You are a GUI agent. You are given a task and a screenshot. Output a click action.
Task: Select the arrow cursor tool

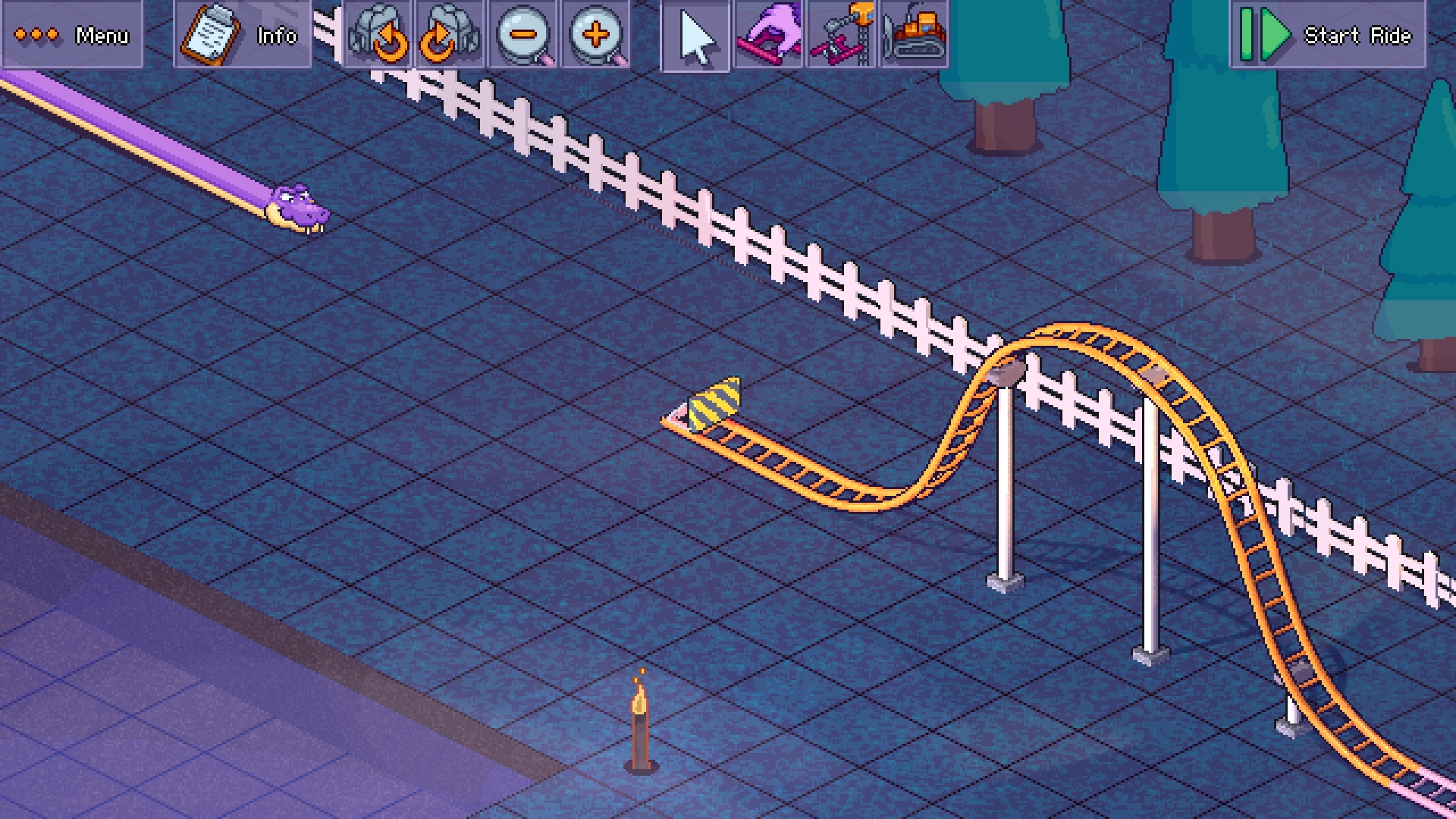pos(695,36)
